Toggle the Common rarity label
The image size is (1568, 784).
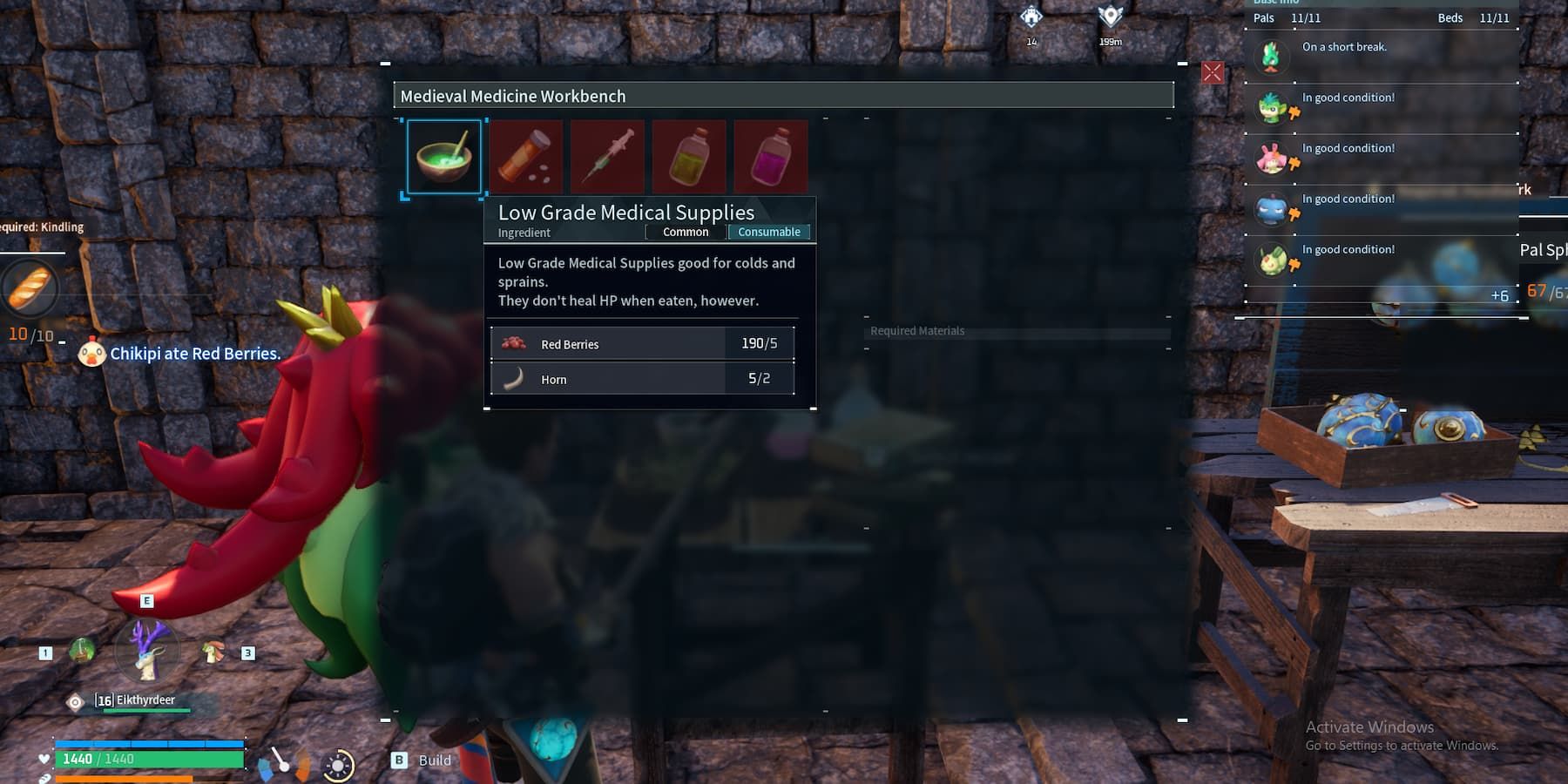pos(686,232)
